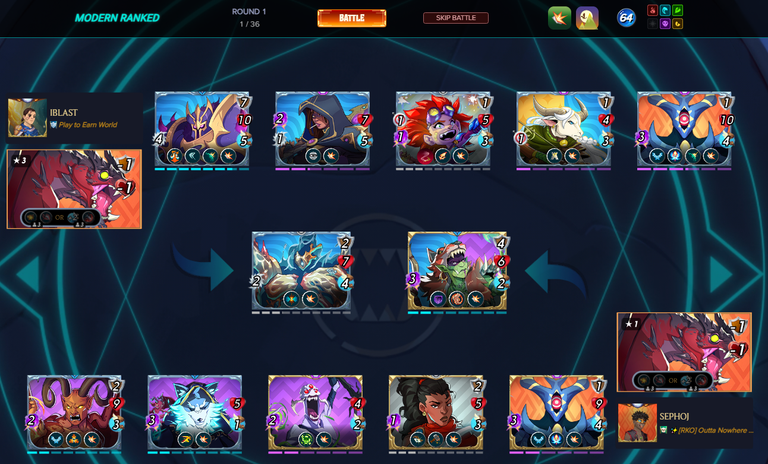Open IBLAST's player avatar

tap(27, 118)
